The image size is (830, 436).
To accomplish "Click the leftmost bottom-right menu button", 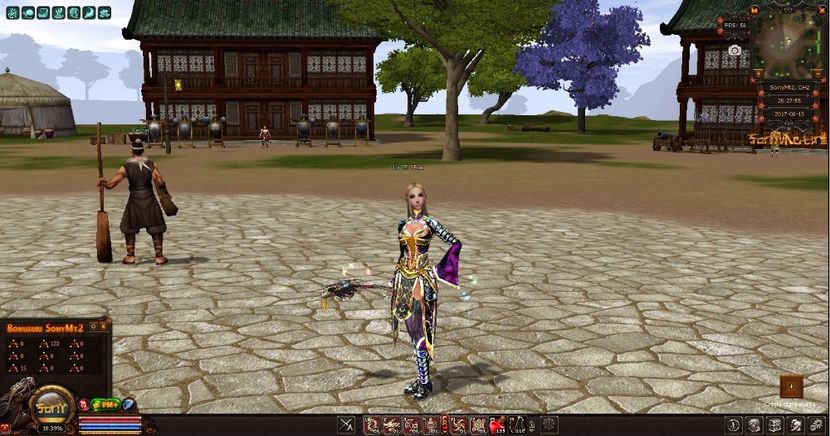I will tap(734, 425).
